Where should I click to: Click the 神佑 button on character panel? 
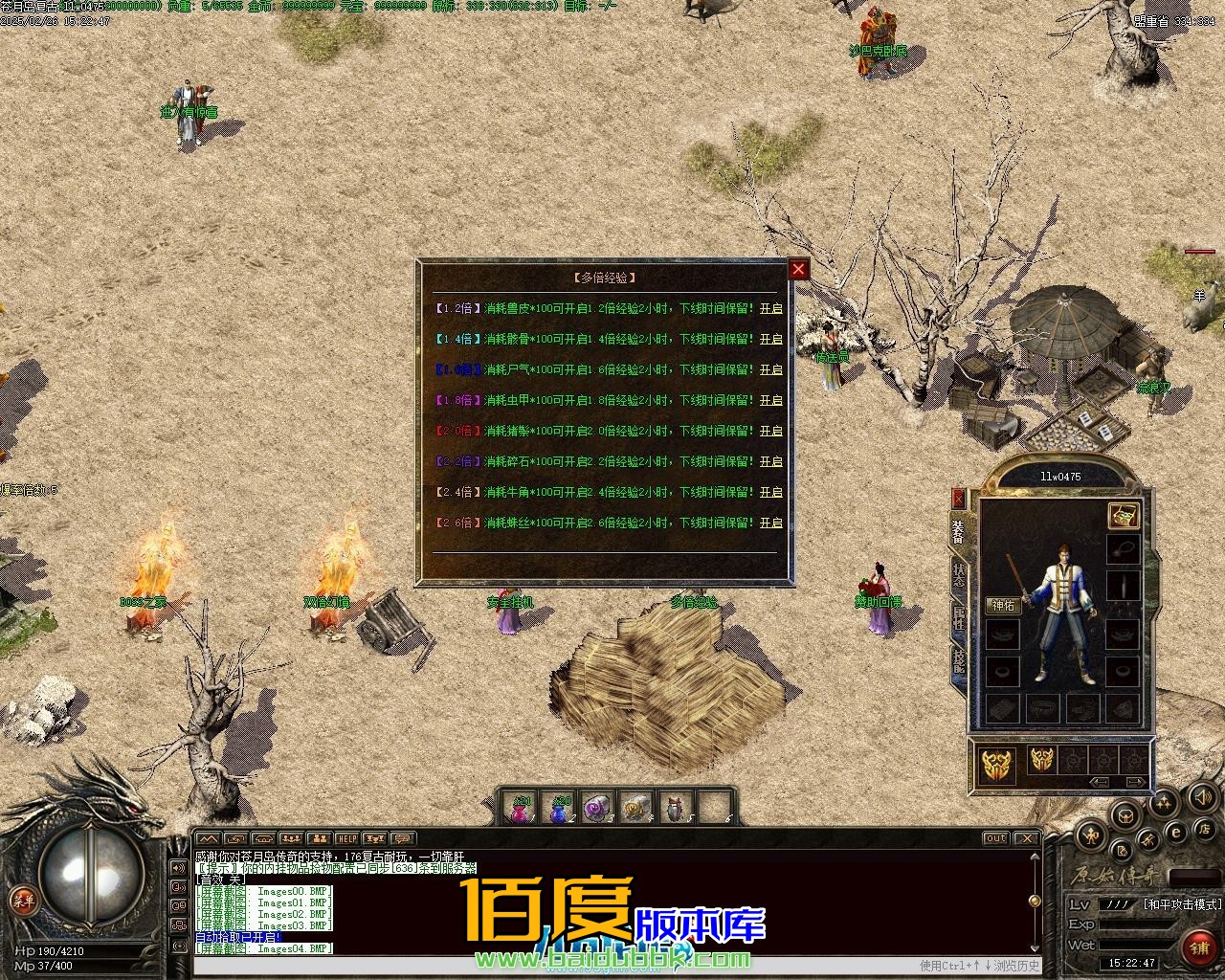(x=1003, y=606)
